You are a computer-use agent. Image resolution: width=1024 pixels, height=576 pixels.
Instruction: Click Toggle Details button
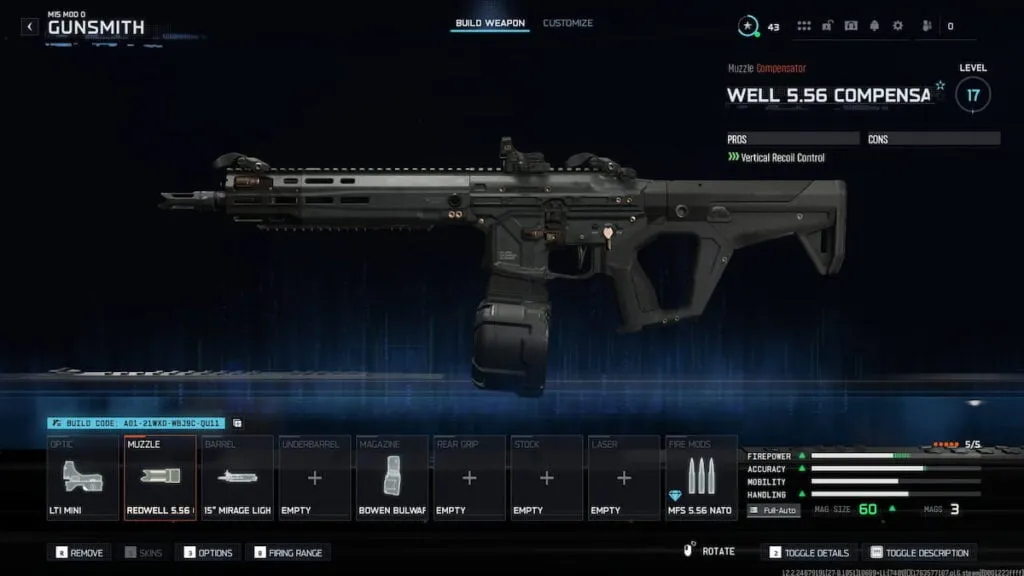pyautogui.click(x=809, y=552)
